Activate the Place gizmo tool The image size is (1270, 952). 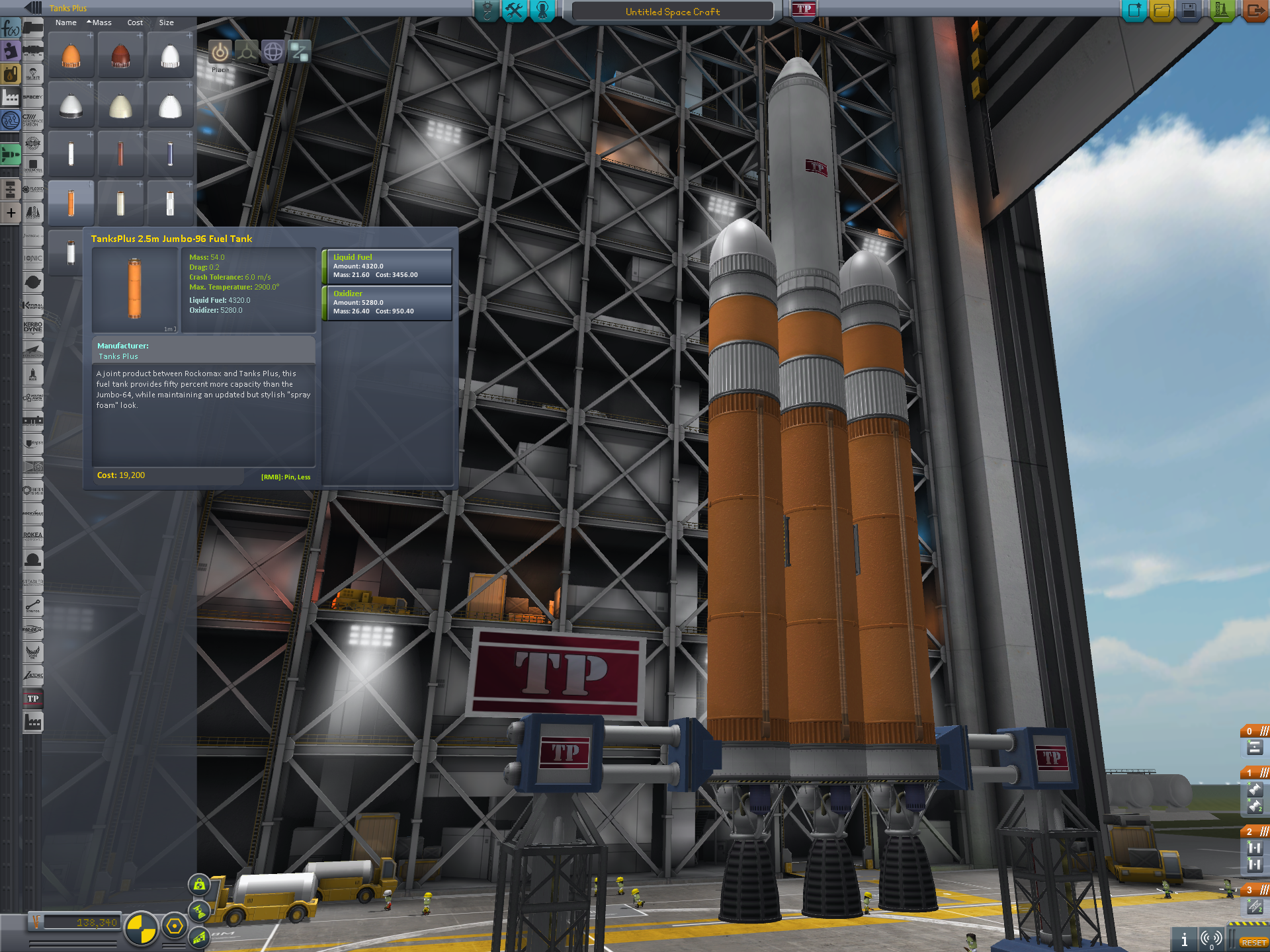[x=220, y=52]
